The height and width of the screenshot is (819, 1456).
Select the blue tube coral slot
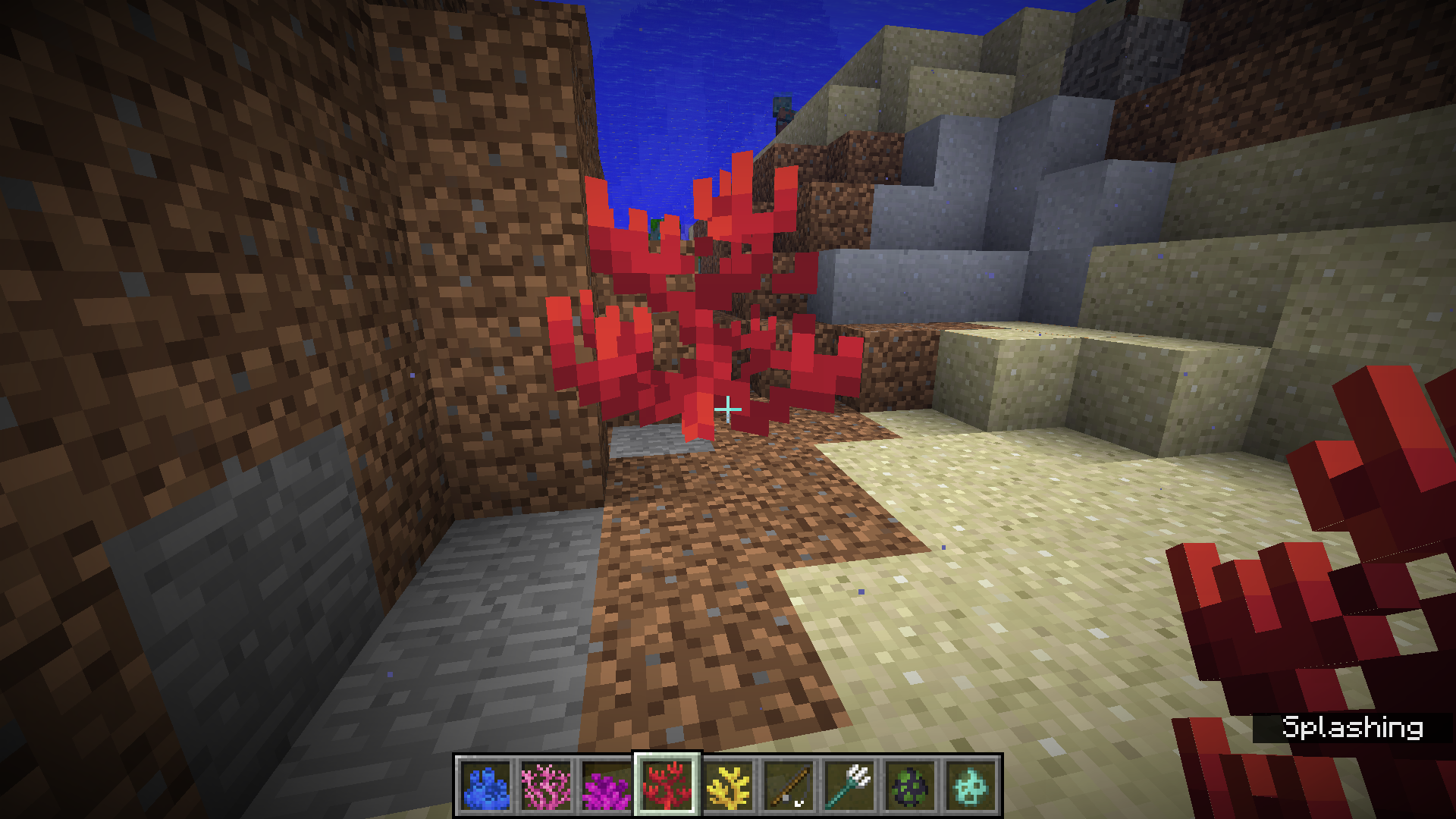485,786
